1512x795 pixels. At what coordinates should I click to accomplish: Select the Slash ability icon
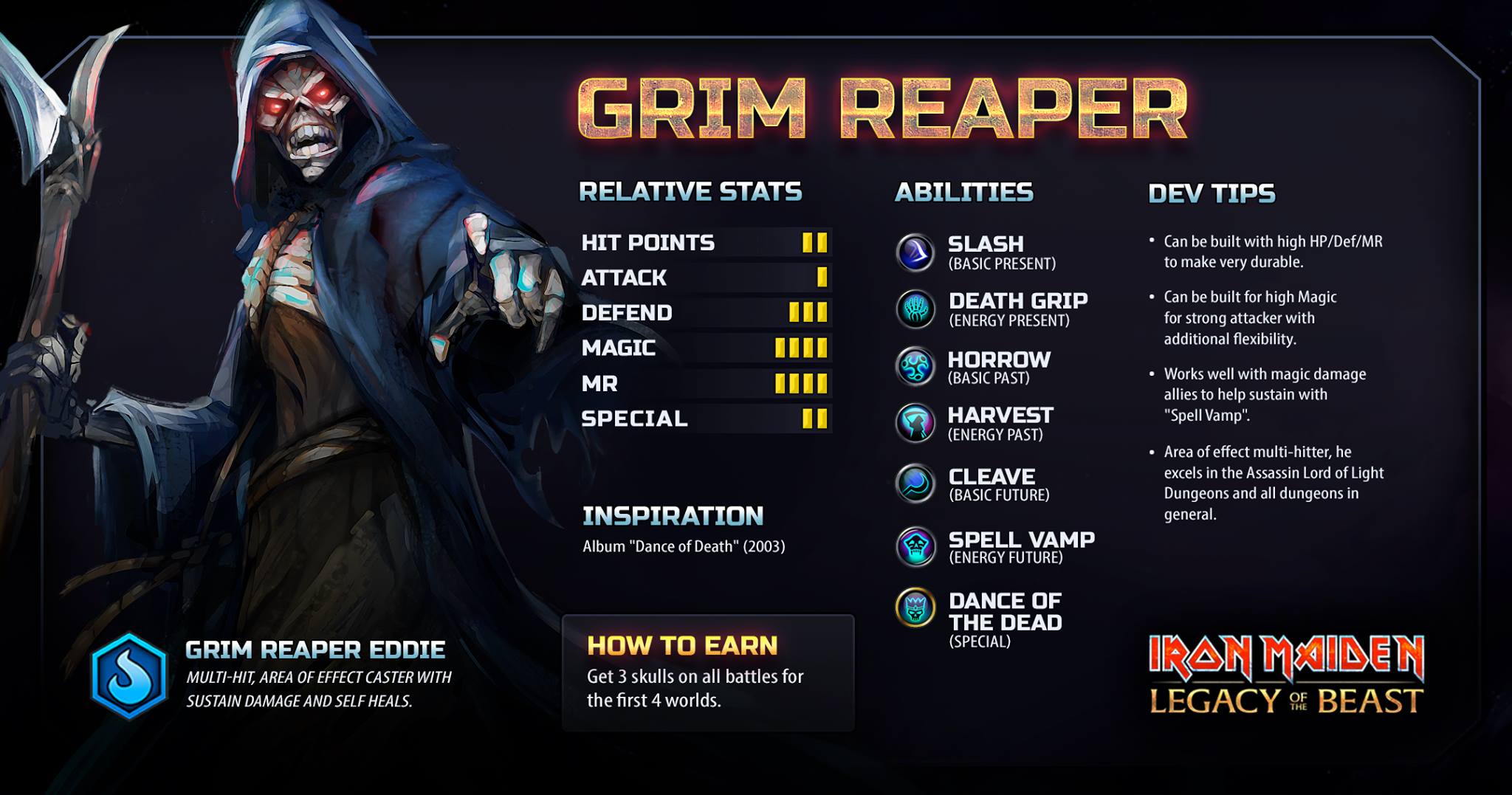click(x=915, y=252)
